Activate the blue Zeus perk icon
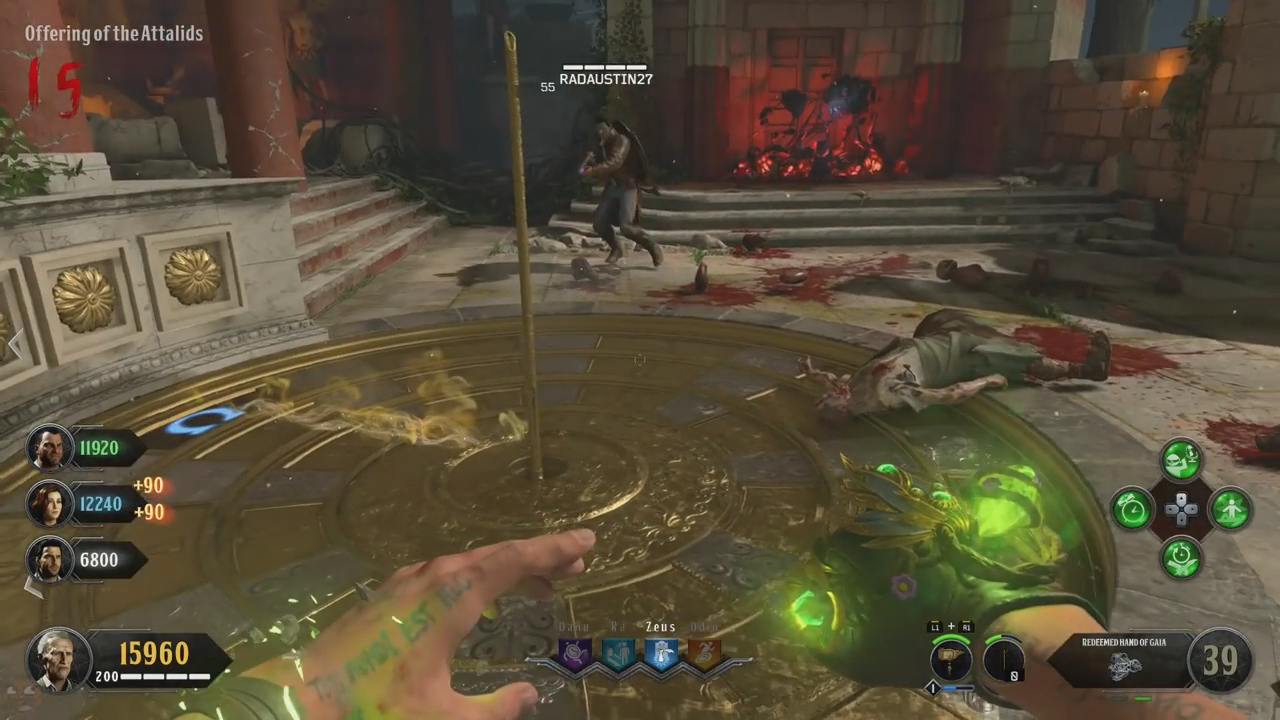 (x=660, y=654)
